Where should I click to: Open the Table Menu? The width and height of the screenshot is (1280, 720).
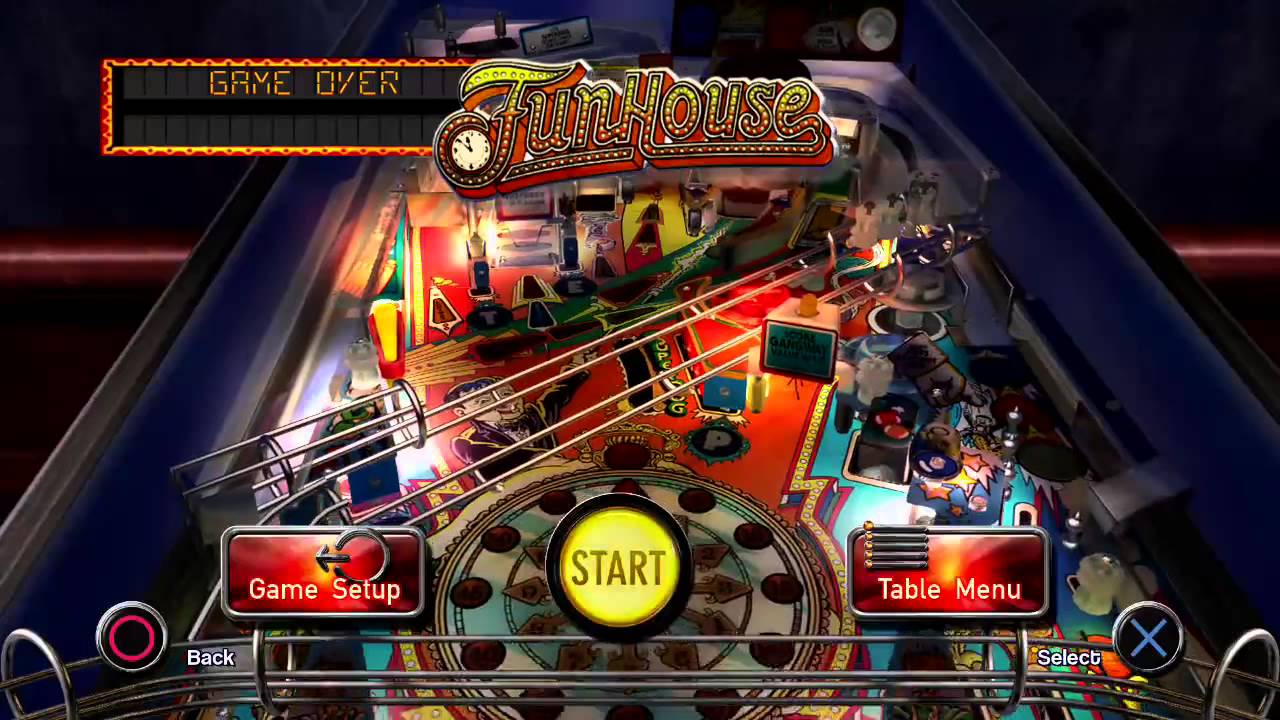pos(949,573)
